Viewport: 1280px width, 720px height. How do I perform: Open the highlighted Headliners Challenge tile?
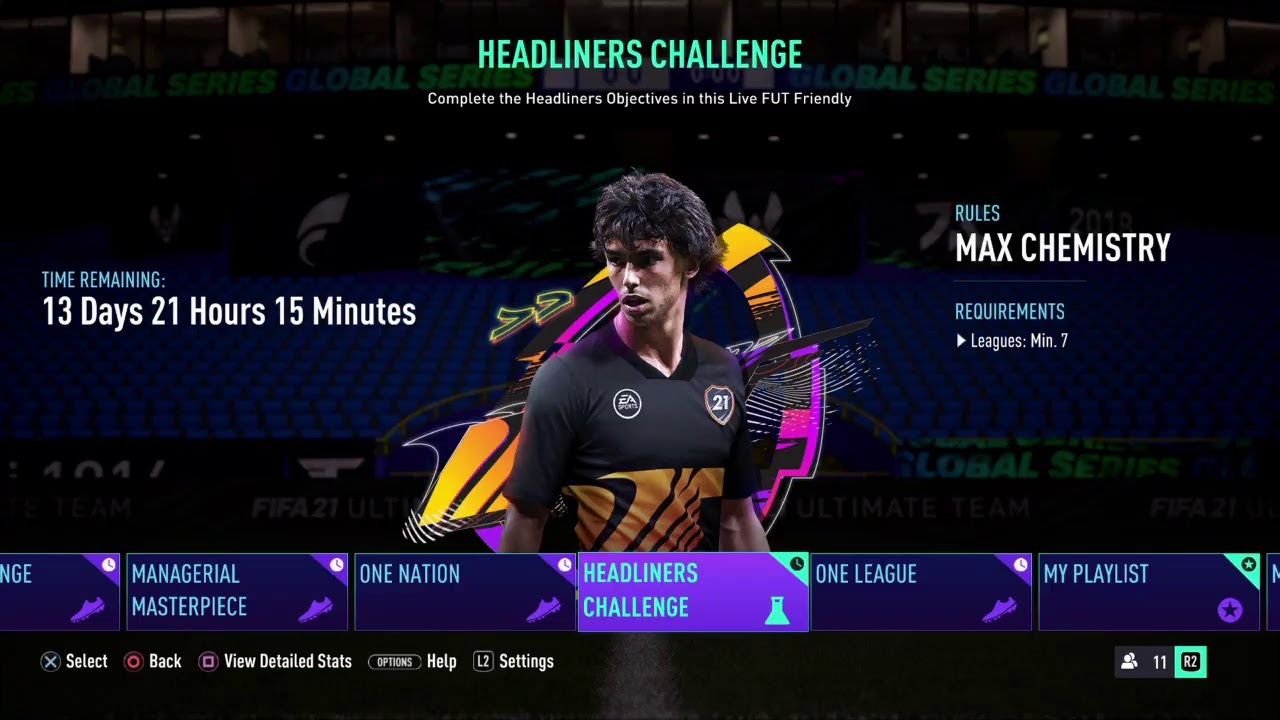692,592
